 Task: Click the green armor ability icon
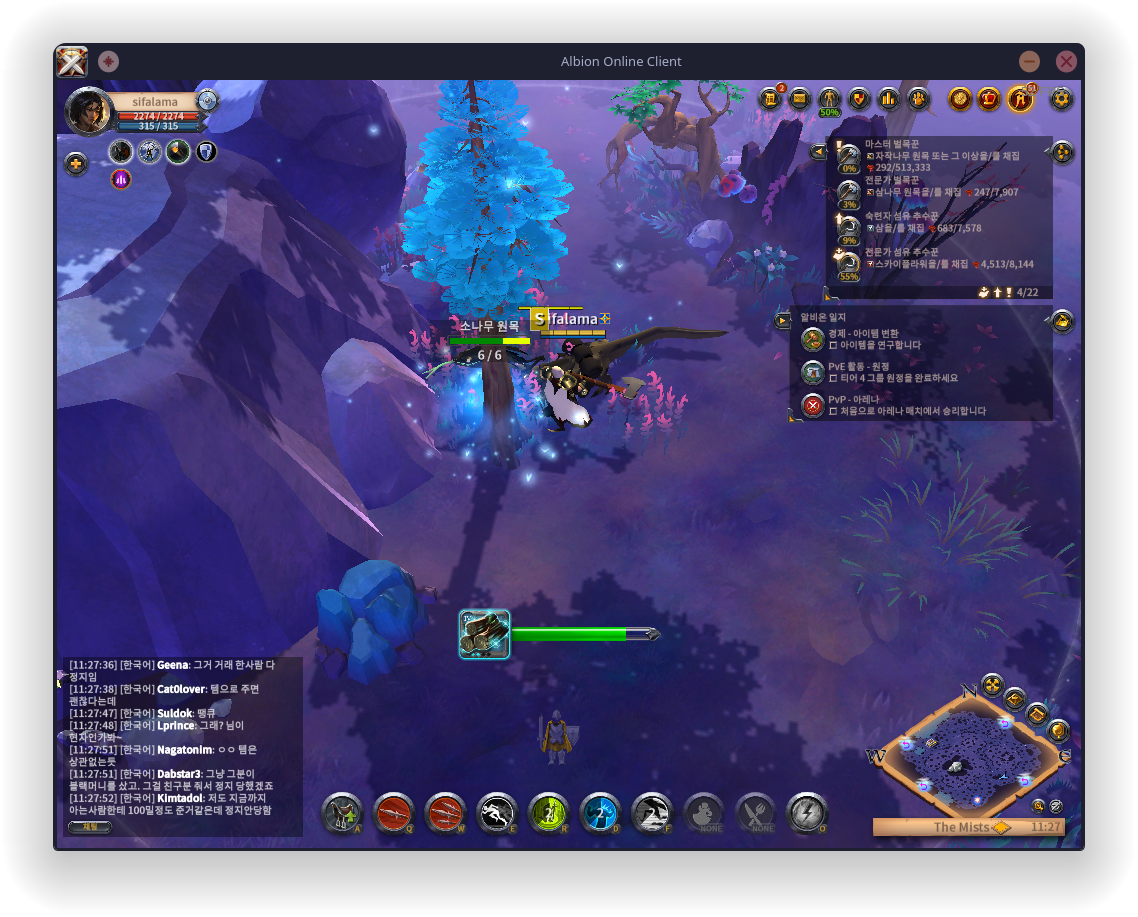[x=548, y=813]
